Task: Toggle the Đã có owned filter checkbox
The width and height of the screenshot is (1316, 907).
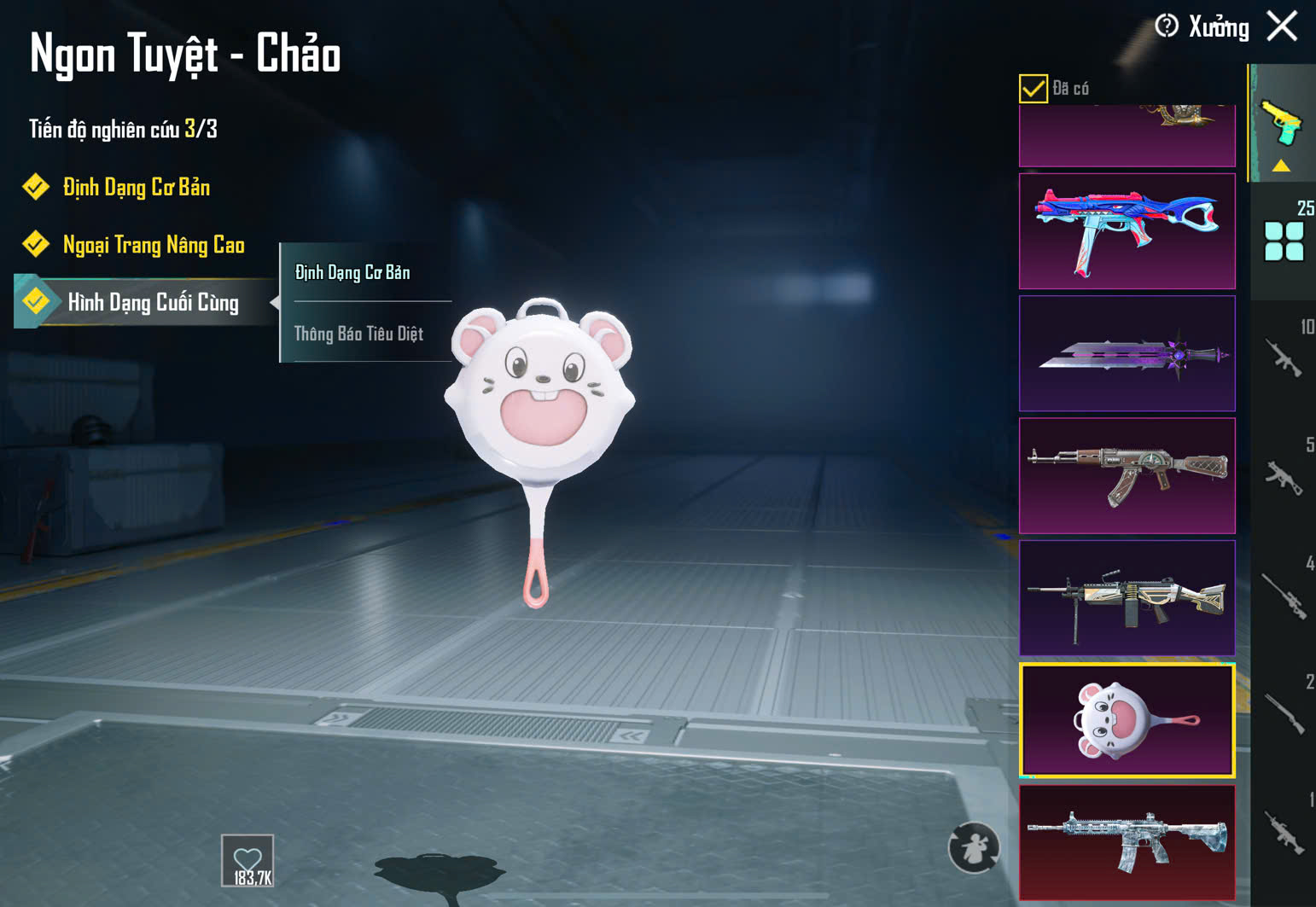Action: click(x=1034, y=88)
